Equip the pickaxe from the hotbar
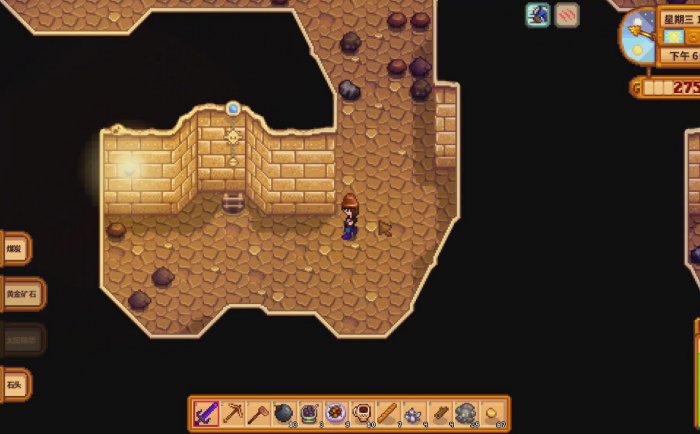This screenshot has width=700, height=434. (x=232, y=412)
